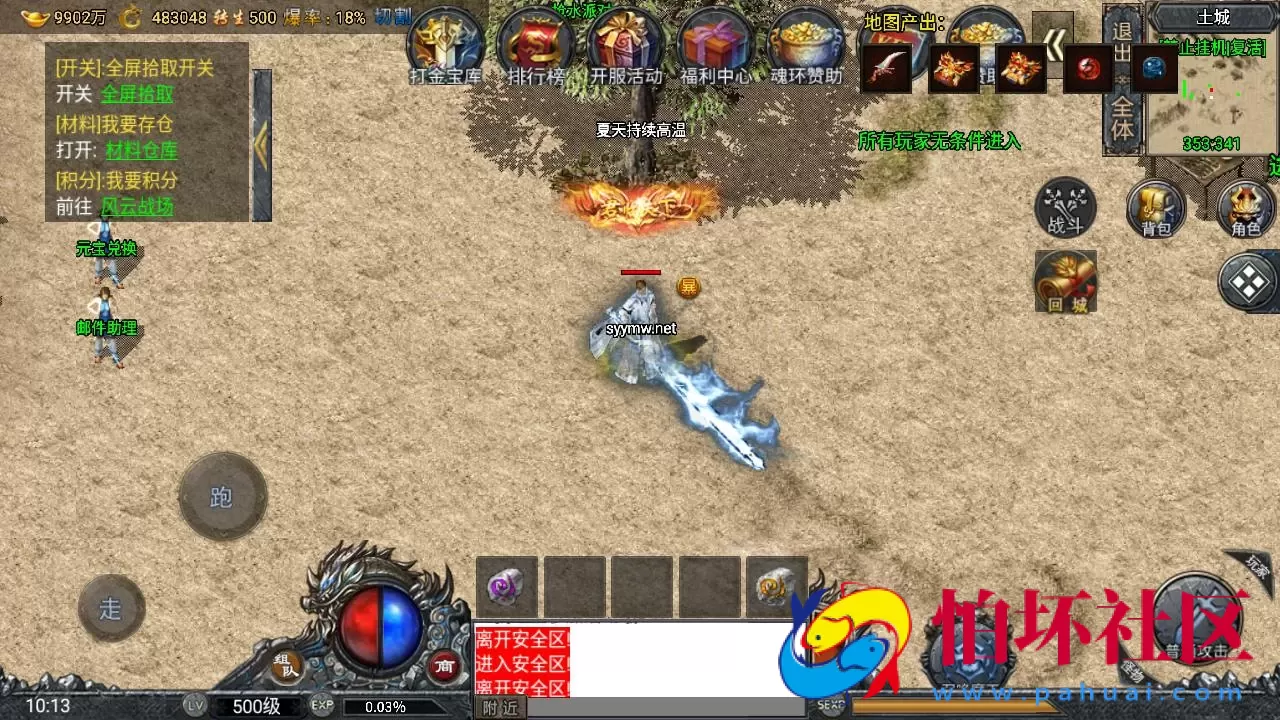The image size is (1280, 720).
Task: Enable 全屏拾取 full-screen pickup
Action: point(139,93)
